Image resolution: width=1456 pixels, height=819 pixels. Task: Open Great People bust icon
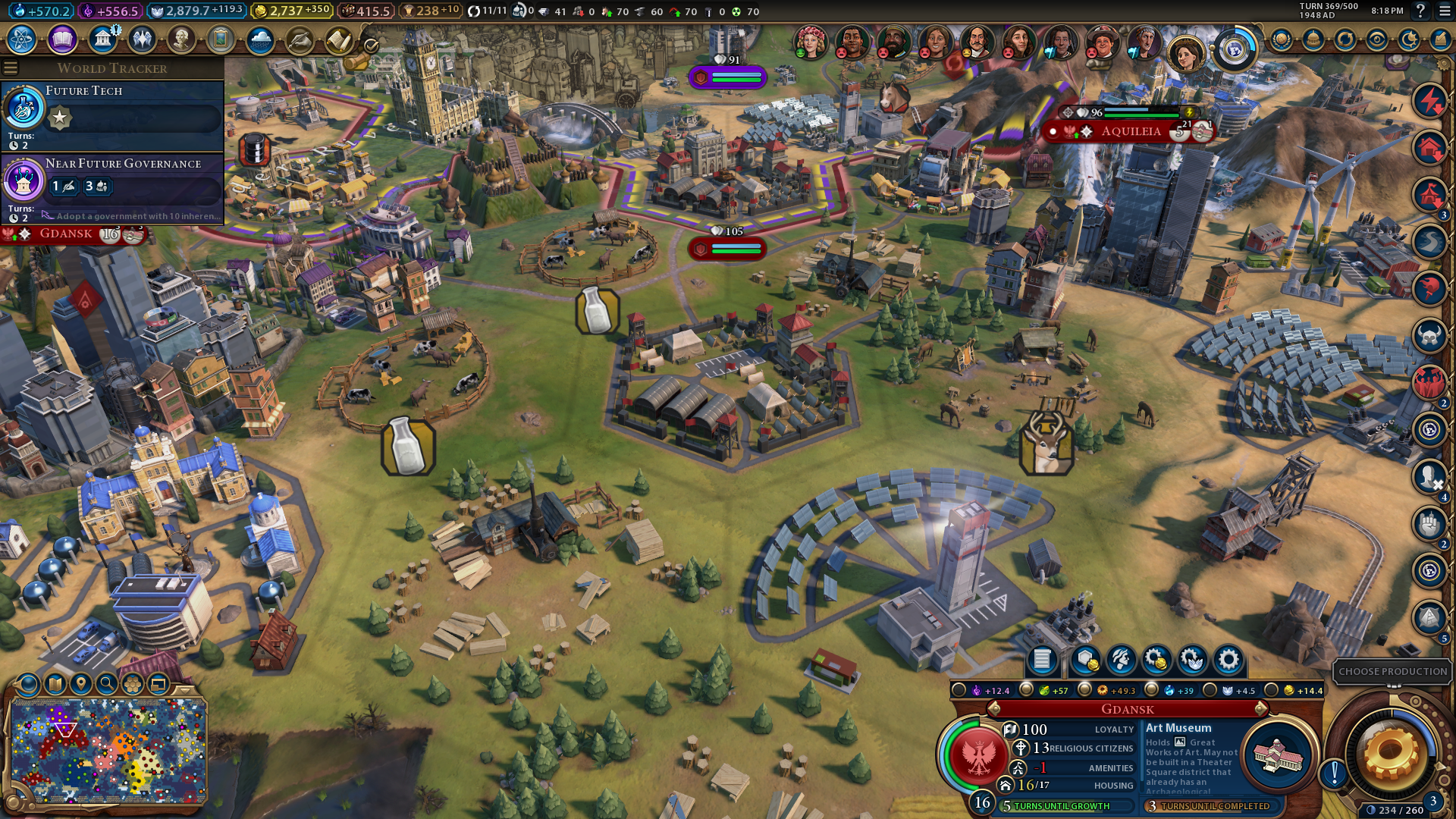181,39
